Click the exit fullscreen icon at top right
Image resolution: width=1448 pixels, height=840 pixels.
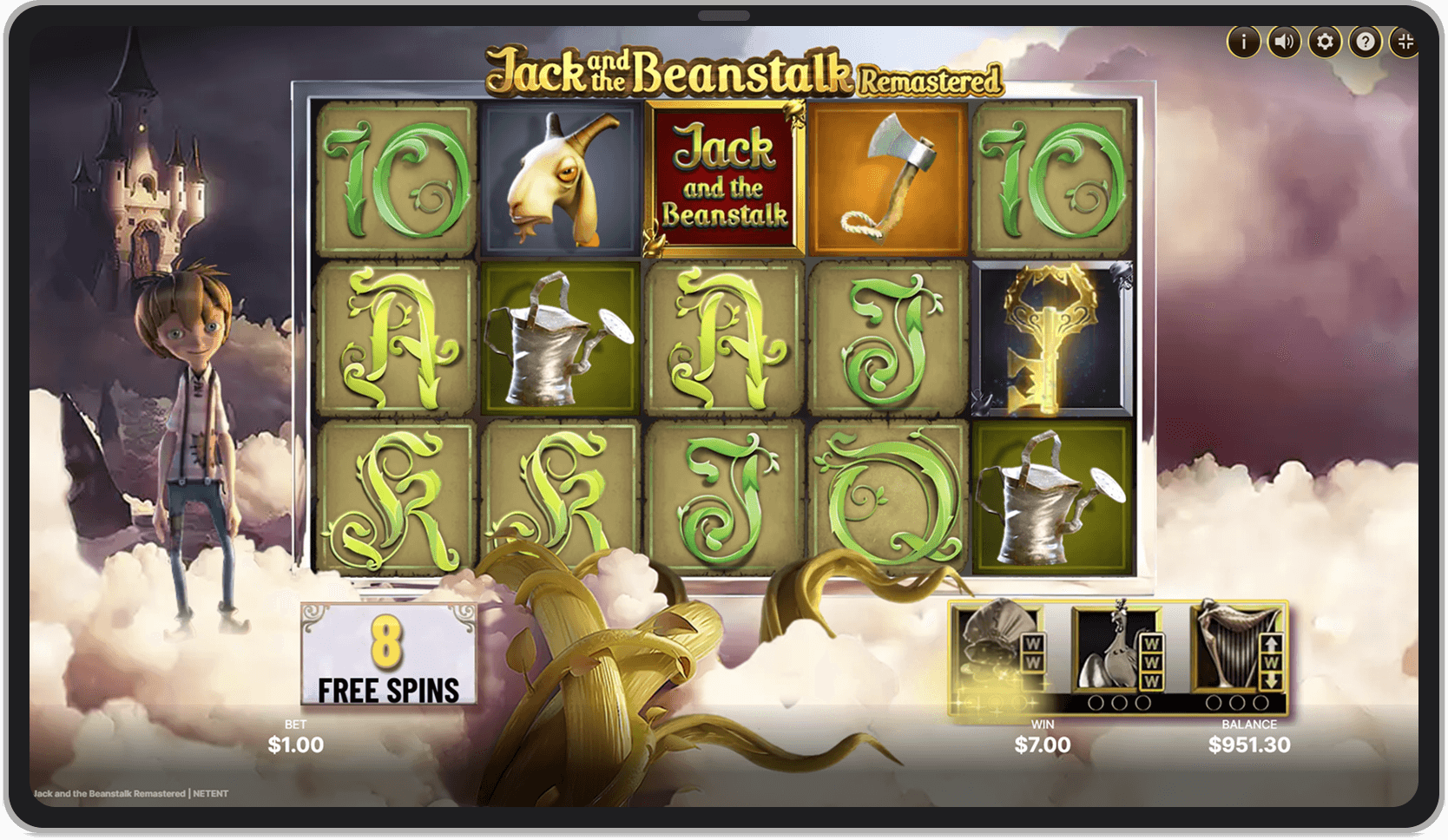click(x=1407, y=40)
